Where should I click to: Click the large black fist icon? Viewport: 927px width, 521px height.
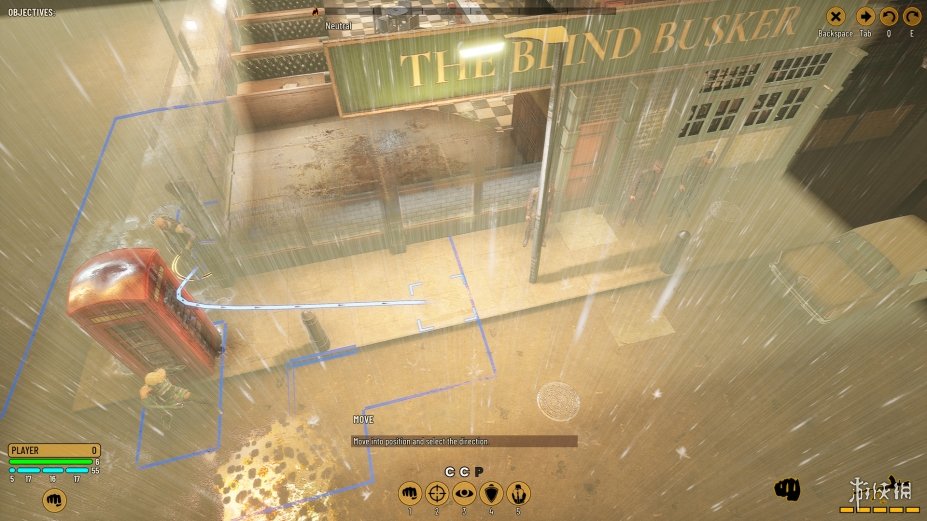tap(789, 489)
